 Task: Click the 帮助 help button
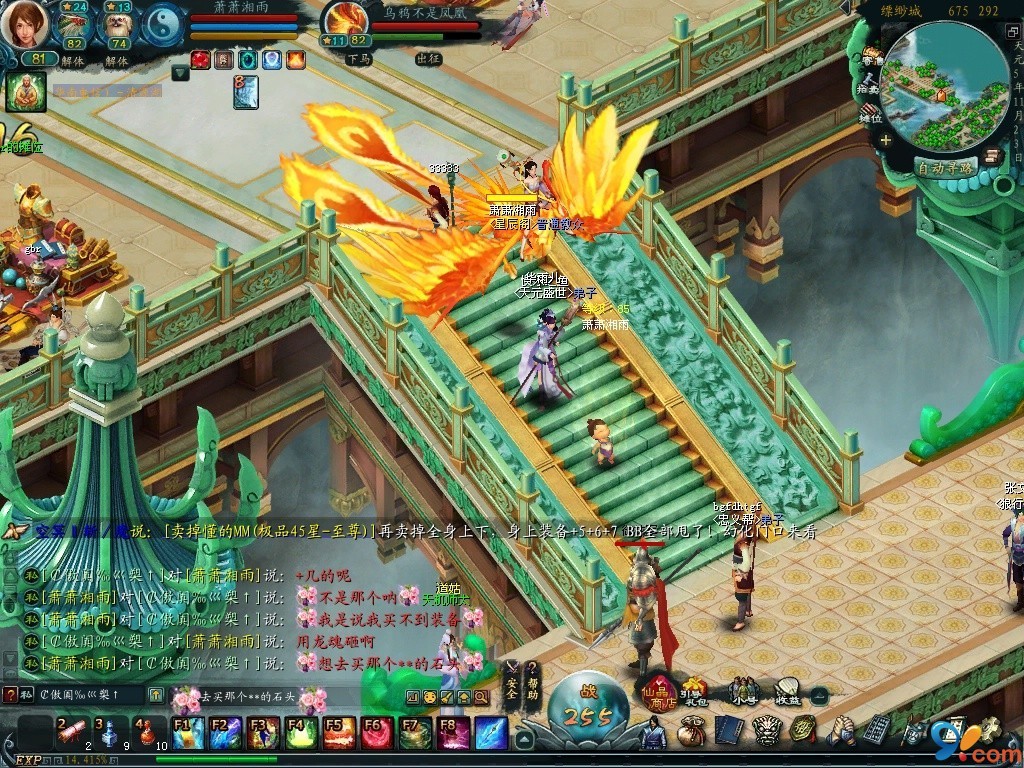pyautogui.click(x=532, y=681)
